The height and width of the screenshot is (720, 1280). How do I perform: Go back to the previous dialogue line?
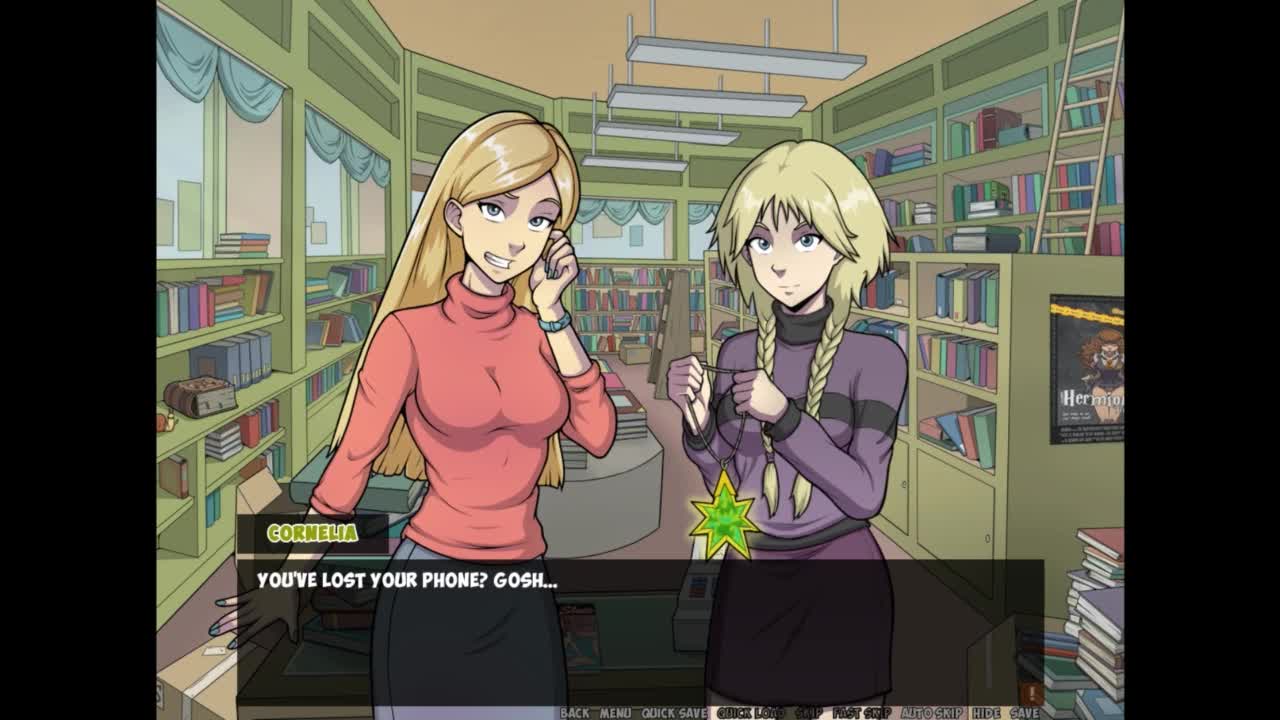pos(575,713)
